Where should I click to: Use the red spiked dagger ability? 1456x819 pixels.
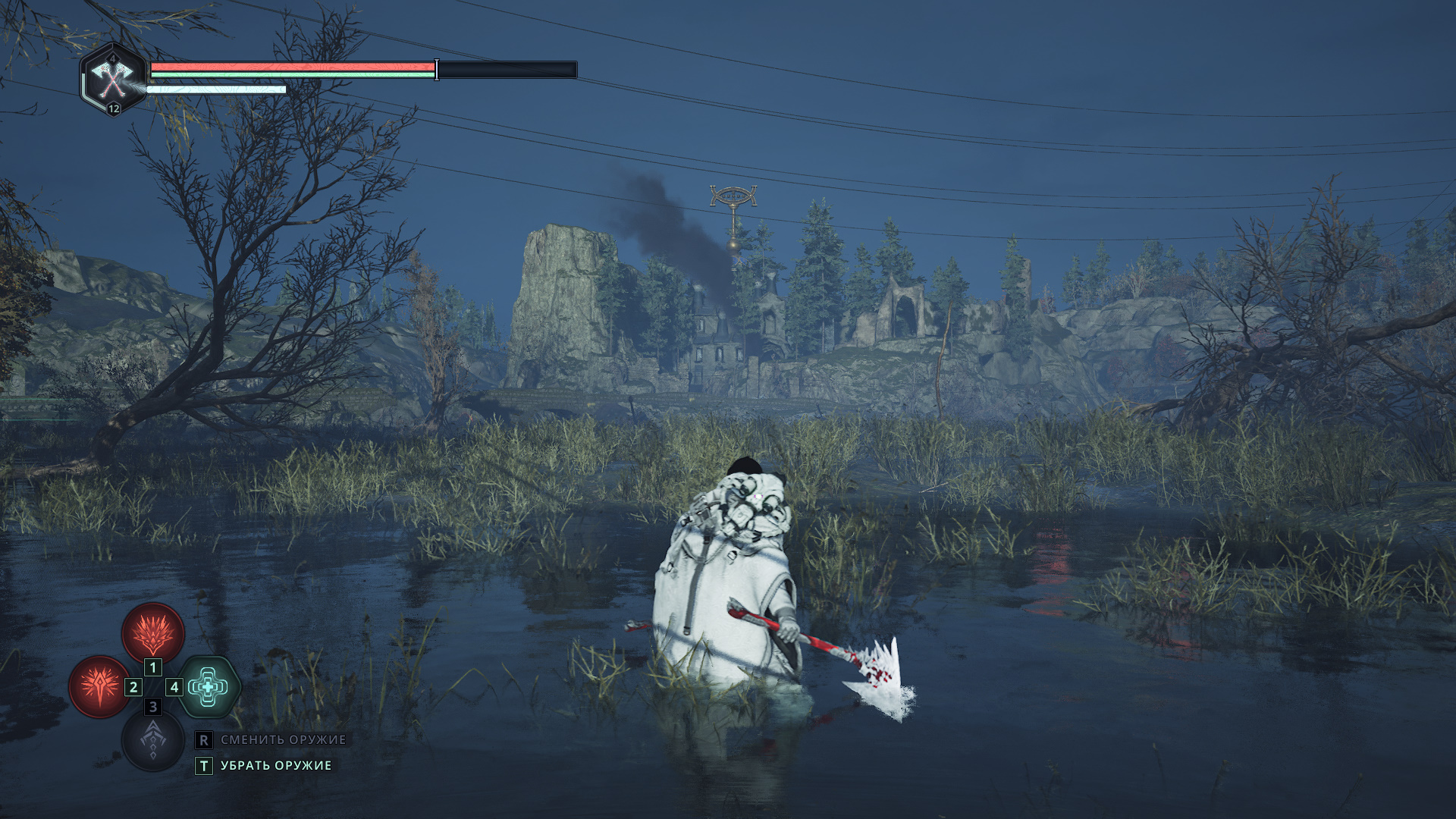99,686
